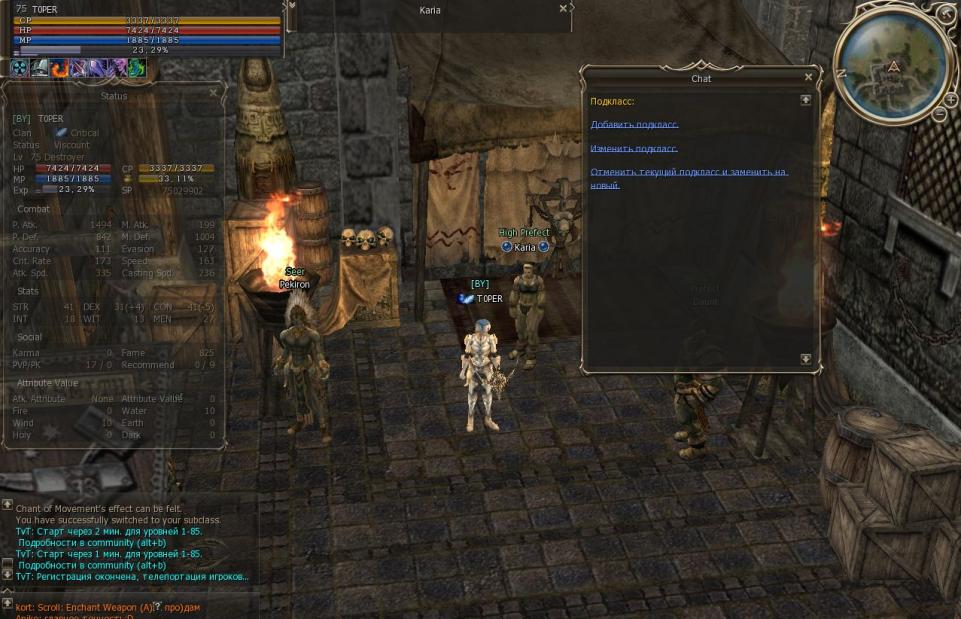Click the round button at minimap top-right
Image resolution: width=961 pixels, height=619 pixels.
pyautogui.click(x=946, y=13)
